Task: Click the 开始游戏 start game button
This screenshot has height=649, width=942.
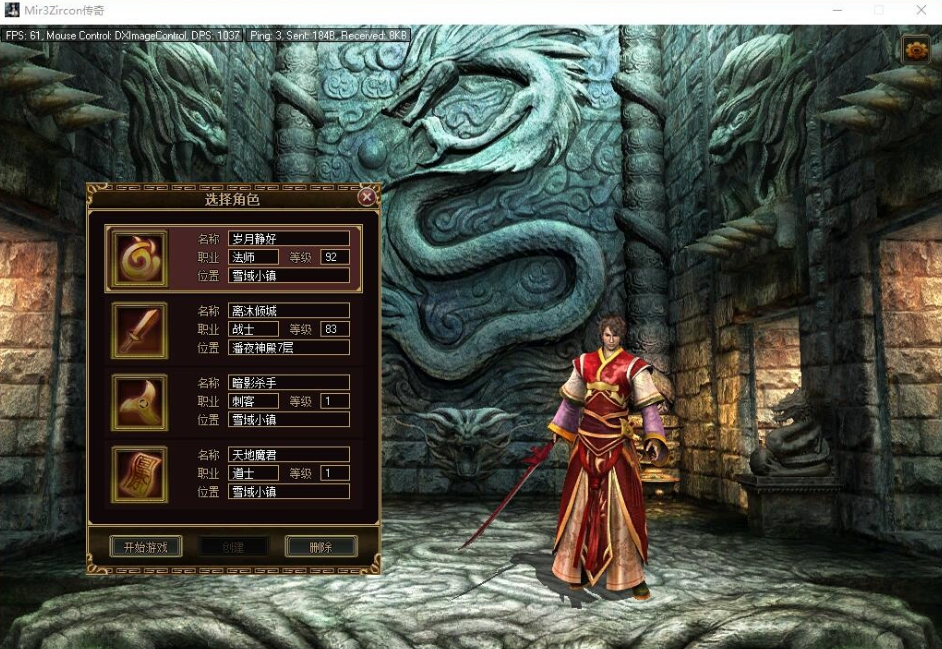Action: 145,547
